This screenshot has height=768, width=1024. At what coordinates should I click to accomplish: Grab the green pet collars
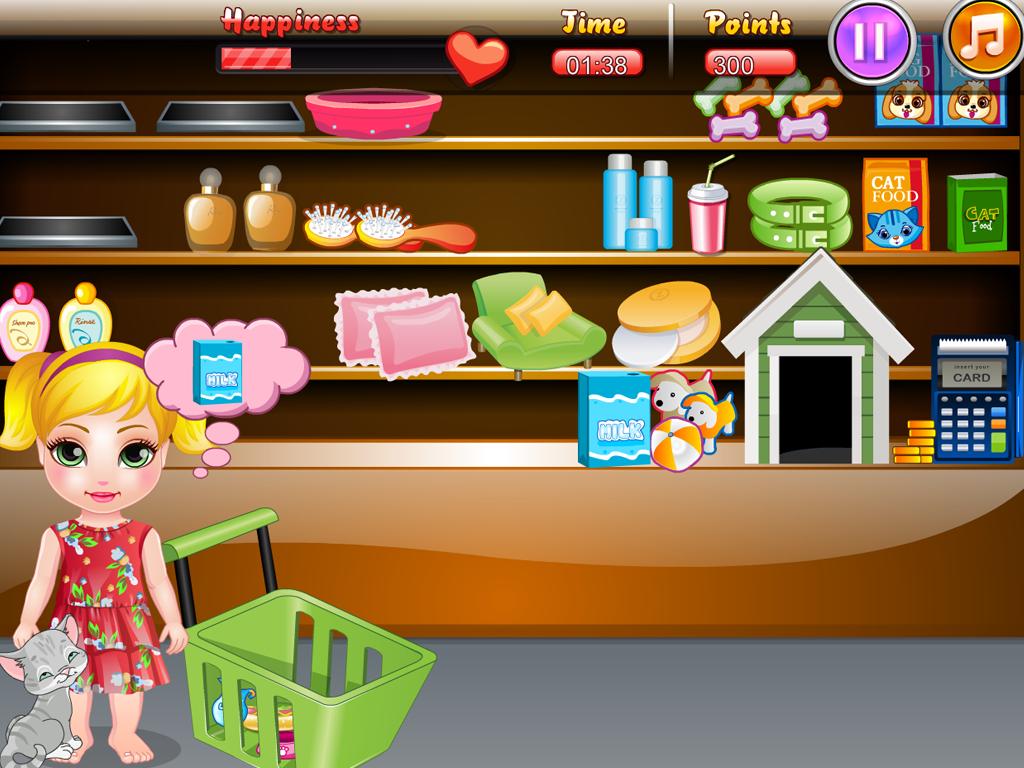point(799,213)
